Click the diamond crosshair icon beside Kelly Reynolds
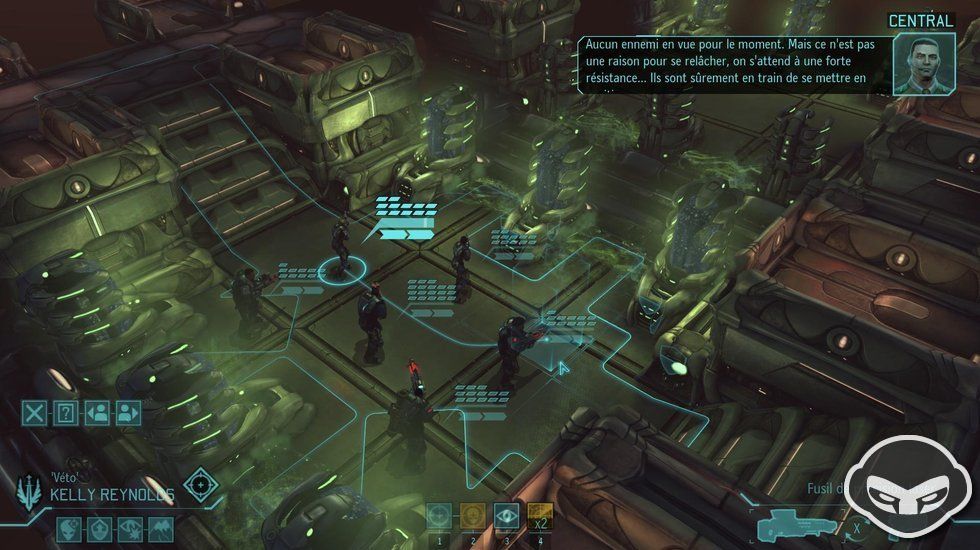This screenshot has height=550, width=980. pyautogui.click(x=201, y=485)
